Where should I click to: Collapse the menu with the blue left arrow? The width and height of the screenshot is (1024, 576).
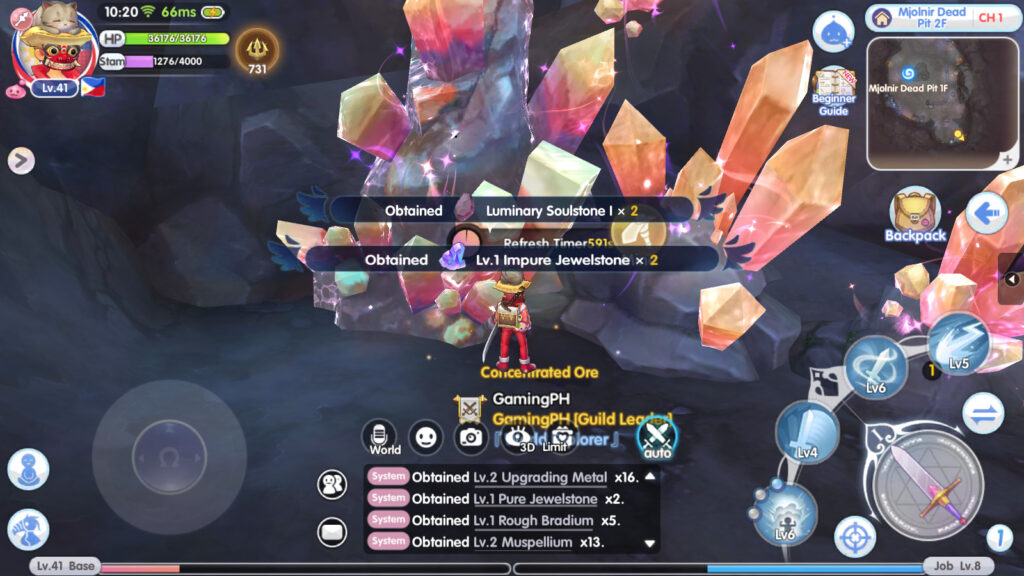point(987,213)
